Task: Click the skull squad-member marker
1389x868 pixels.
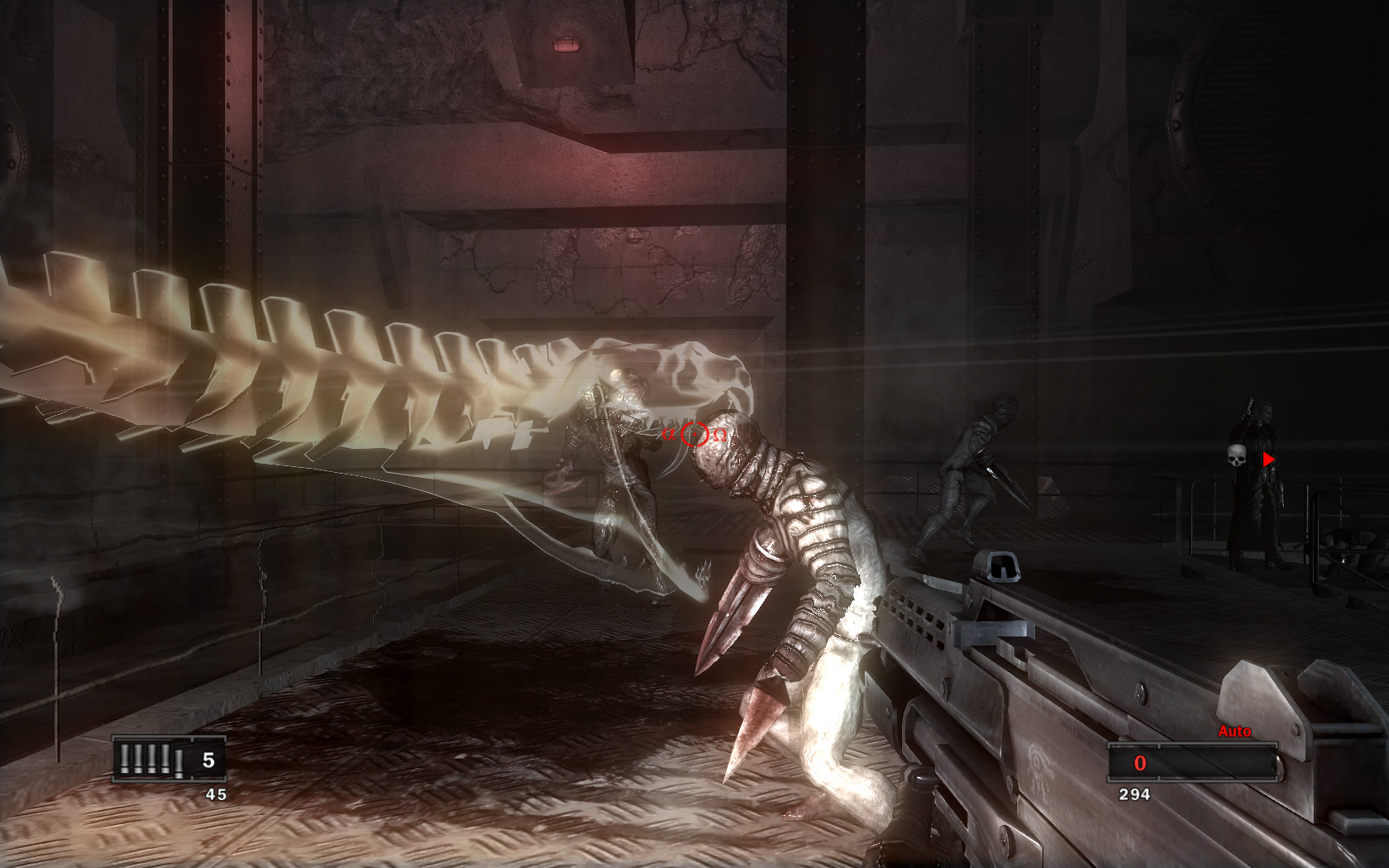Action: coord(1237,455)
